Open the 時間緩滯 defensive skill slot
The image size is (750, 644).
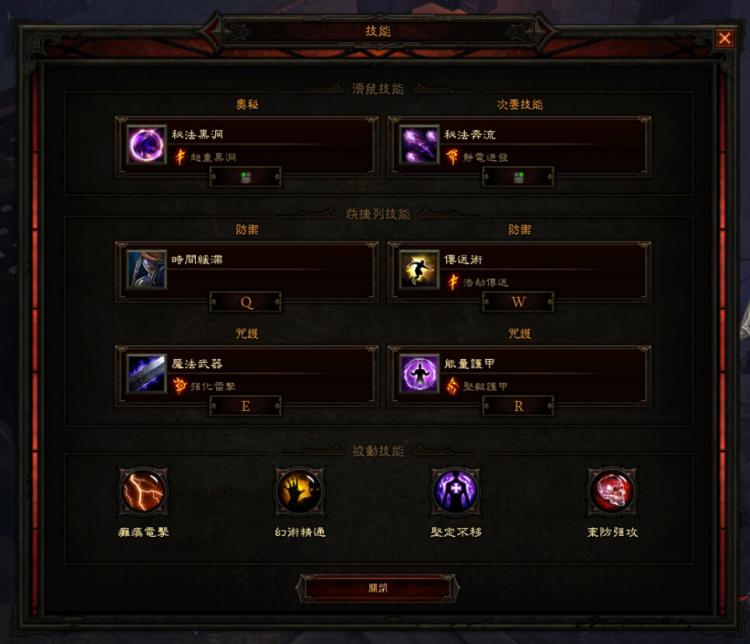click(x=246, y=270)
